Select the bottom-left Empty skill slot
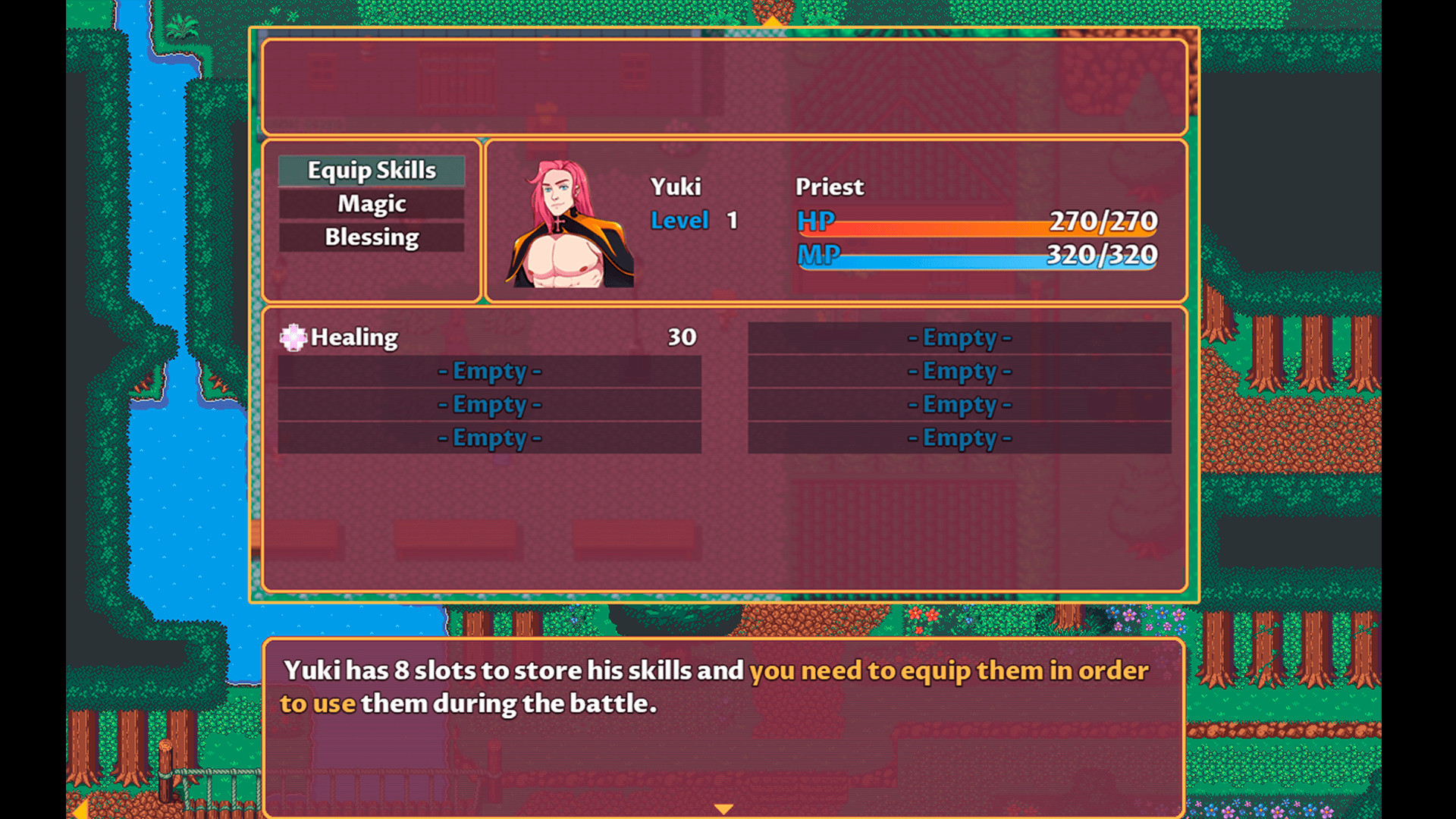1456x819 pixels. [x=490, y=438]
